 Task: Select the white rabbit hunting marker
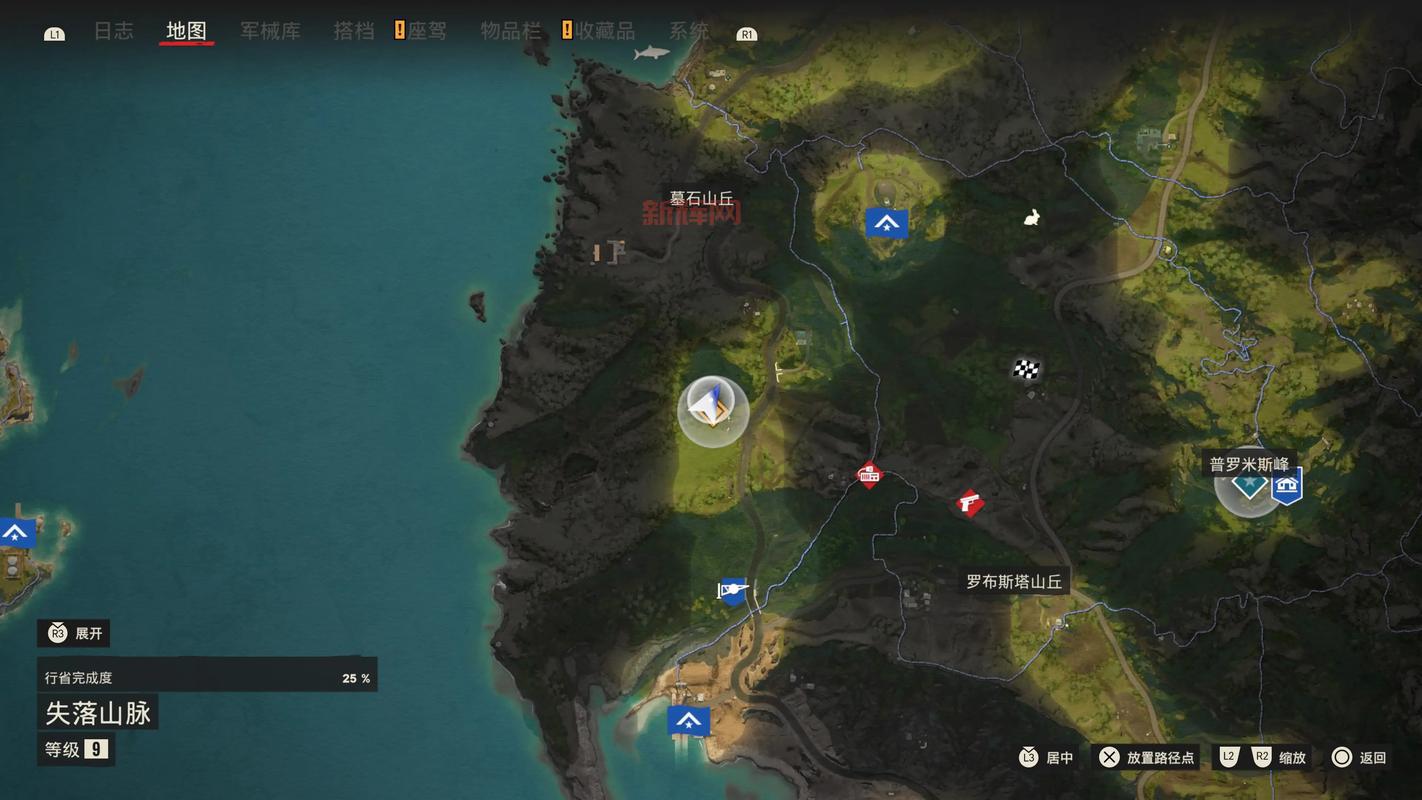tap(1031, 217)
